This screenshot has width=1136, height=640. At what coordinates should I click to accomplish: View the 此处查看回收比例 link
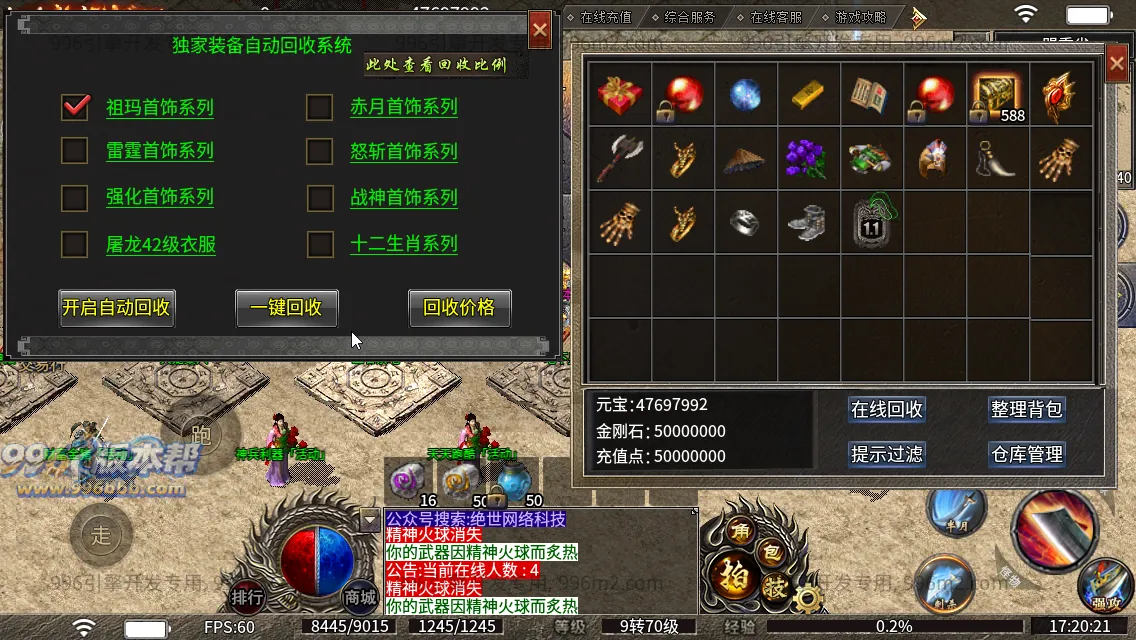tap(436, 66)
